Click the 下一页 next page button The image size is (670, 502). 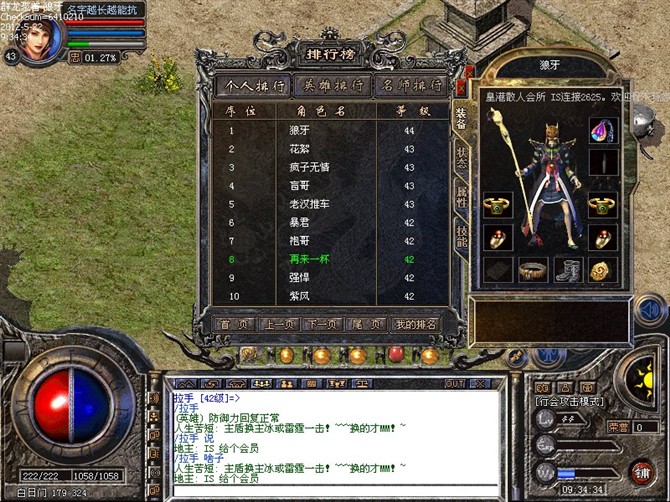pyautogui.click(x=321, y=324)
